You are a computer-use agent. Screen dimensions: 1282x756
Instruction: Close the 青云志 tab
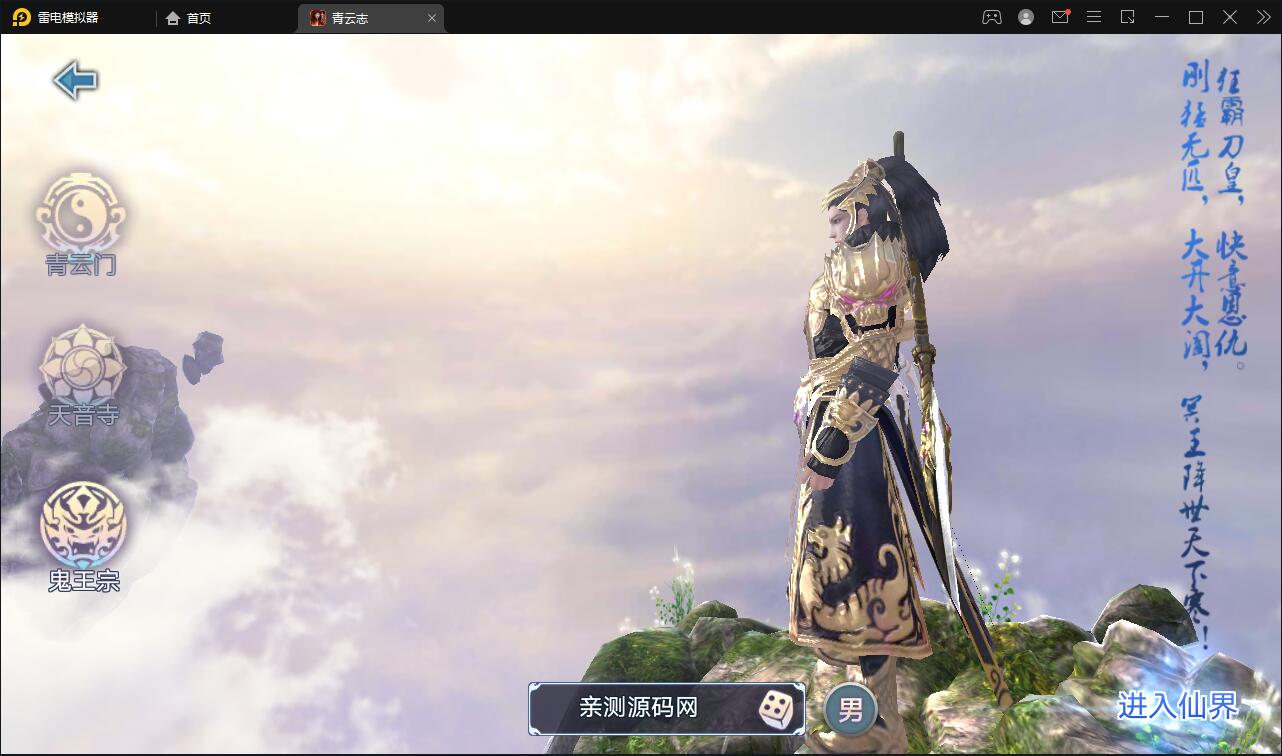pyautogui.click(x=431, y=17)
